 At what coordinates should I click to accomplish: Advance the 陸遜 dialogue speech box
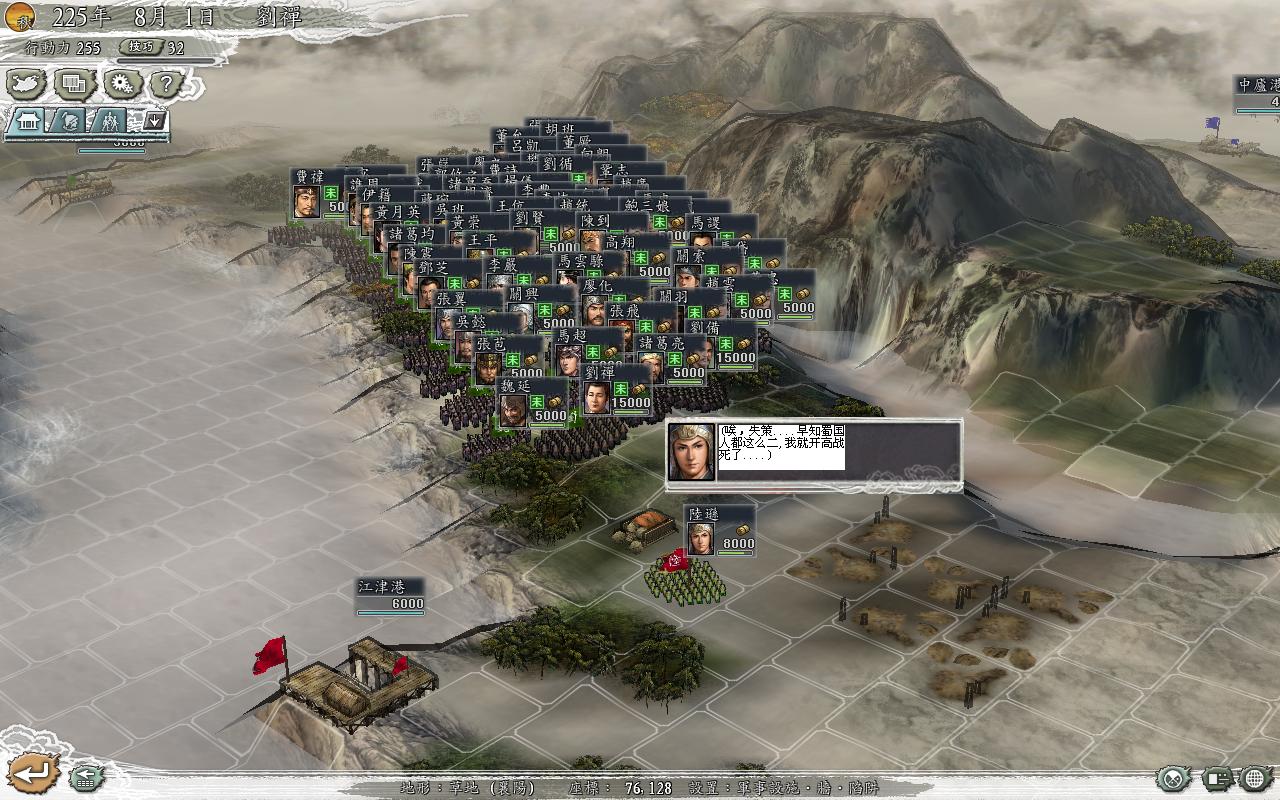[x=814, y=455]
